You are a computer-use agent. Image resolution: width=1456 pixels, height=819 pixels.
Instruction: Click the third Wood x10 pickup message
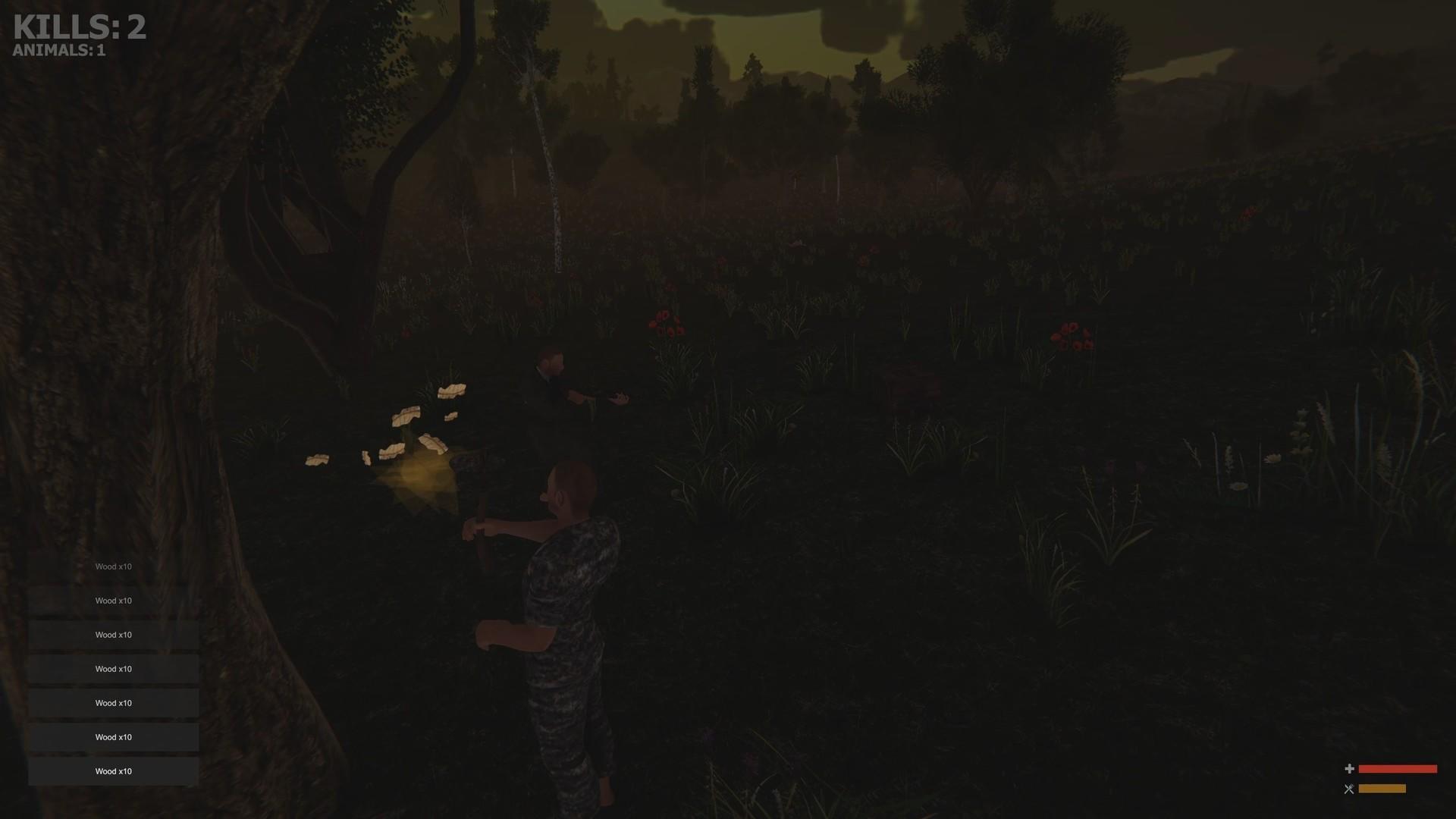click(112, 634)
